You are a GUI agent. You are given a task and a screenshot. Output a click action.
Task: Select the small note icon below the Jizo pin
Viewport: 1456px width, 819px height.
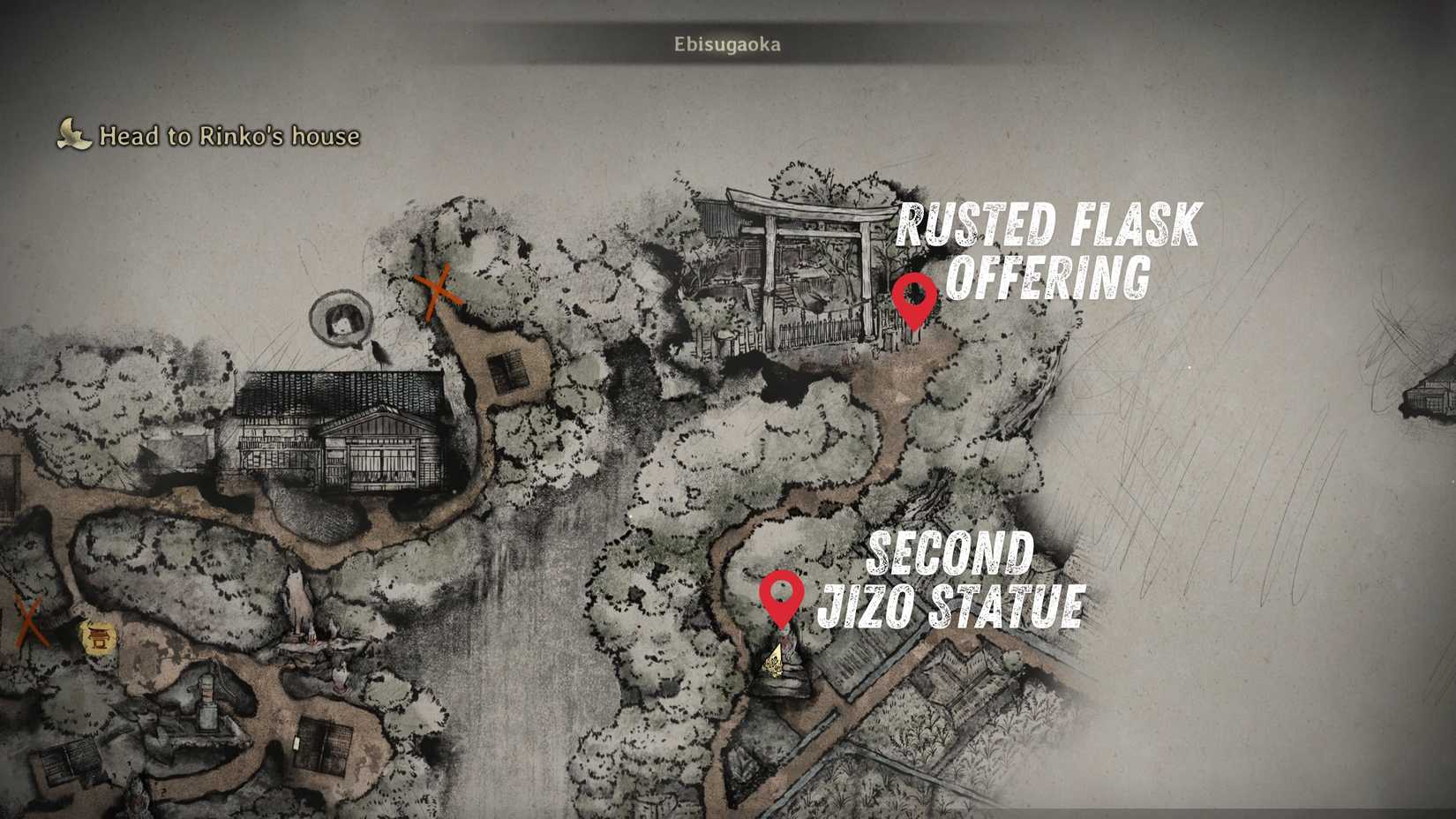776,659
